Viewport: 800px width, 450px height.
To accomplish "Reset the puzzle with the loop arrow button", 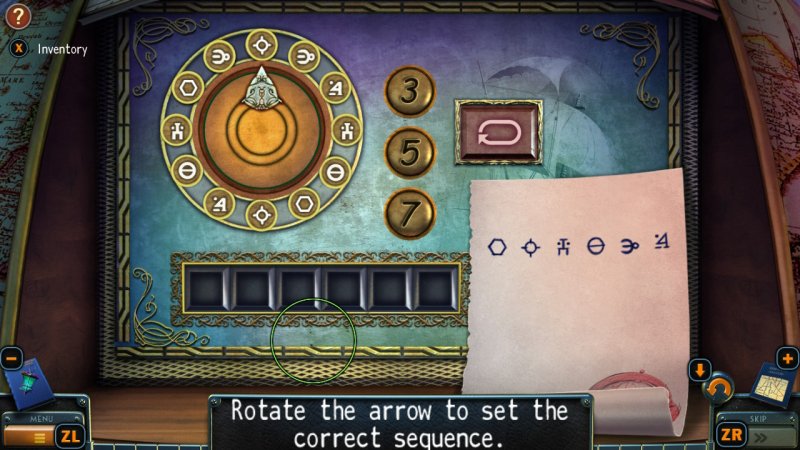I will tap(497, 132).
